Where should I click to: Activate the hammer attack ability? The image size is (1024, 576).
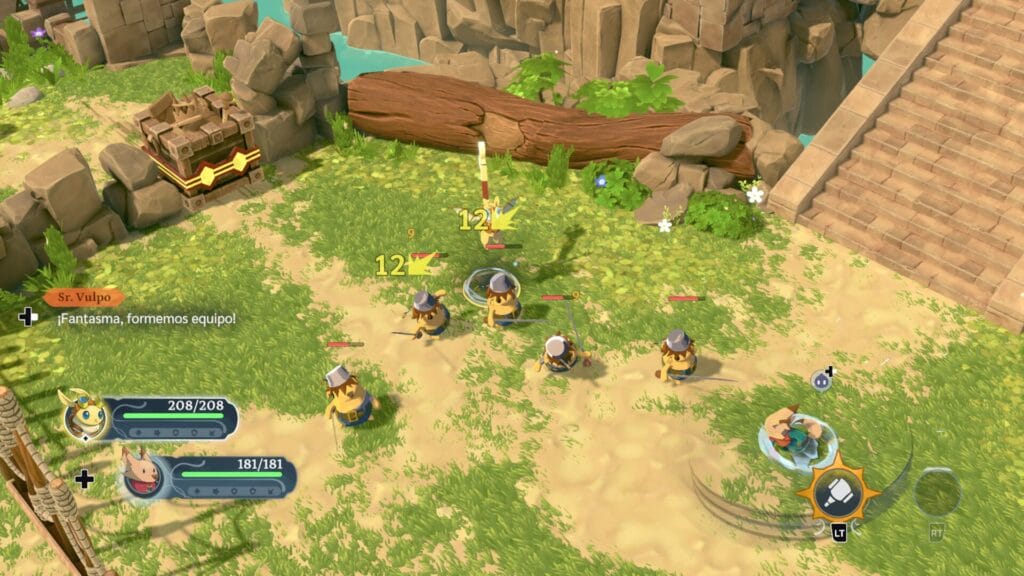click(838, 490)
